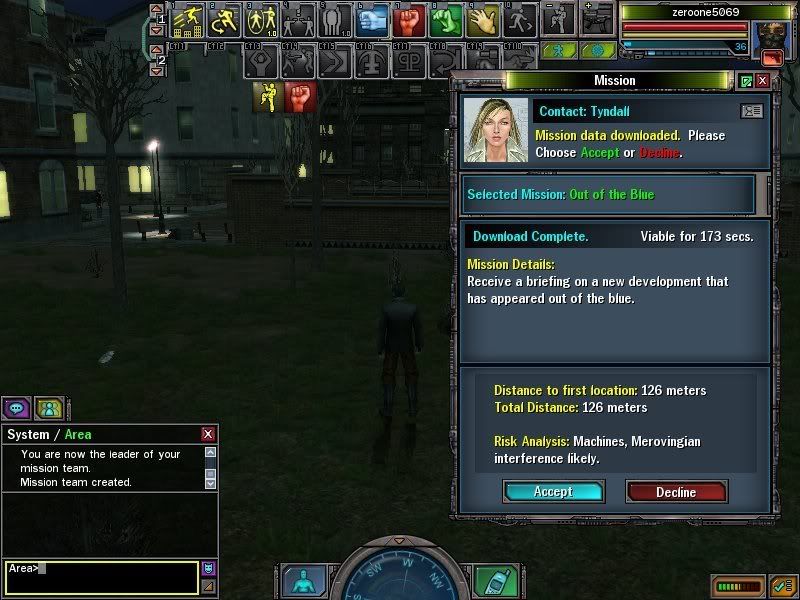Viewport: 800px width, 600px height.
Task: Close the System / Area chat window
Action: (x=208, y=434)
